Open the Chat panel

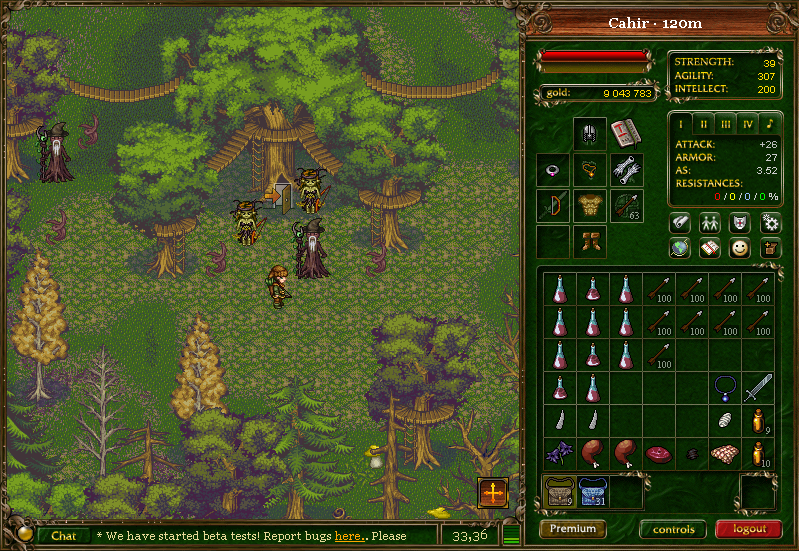pos(63,536)
